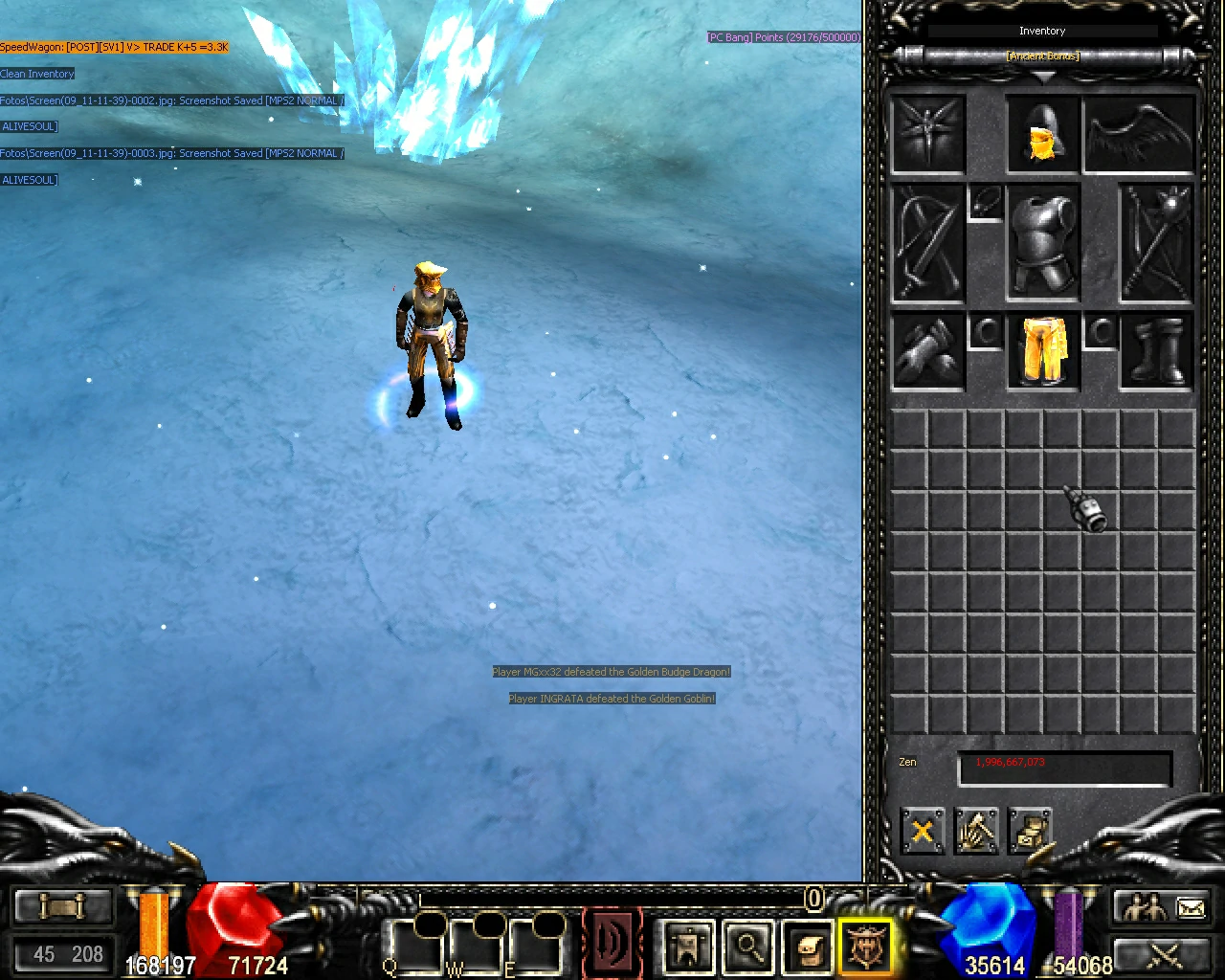Click the ALIVESOUL chat message
The height and width of the screenshot is (980, 1225).
pyautogui.click(x=29, y=125)
